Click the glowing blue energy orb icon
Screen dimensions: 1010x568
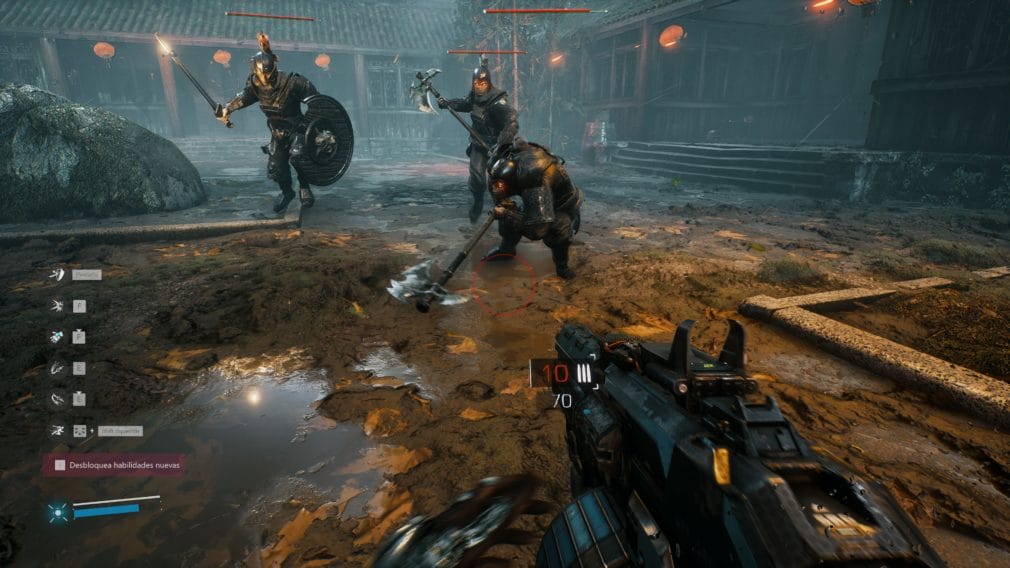[58, 512]
